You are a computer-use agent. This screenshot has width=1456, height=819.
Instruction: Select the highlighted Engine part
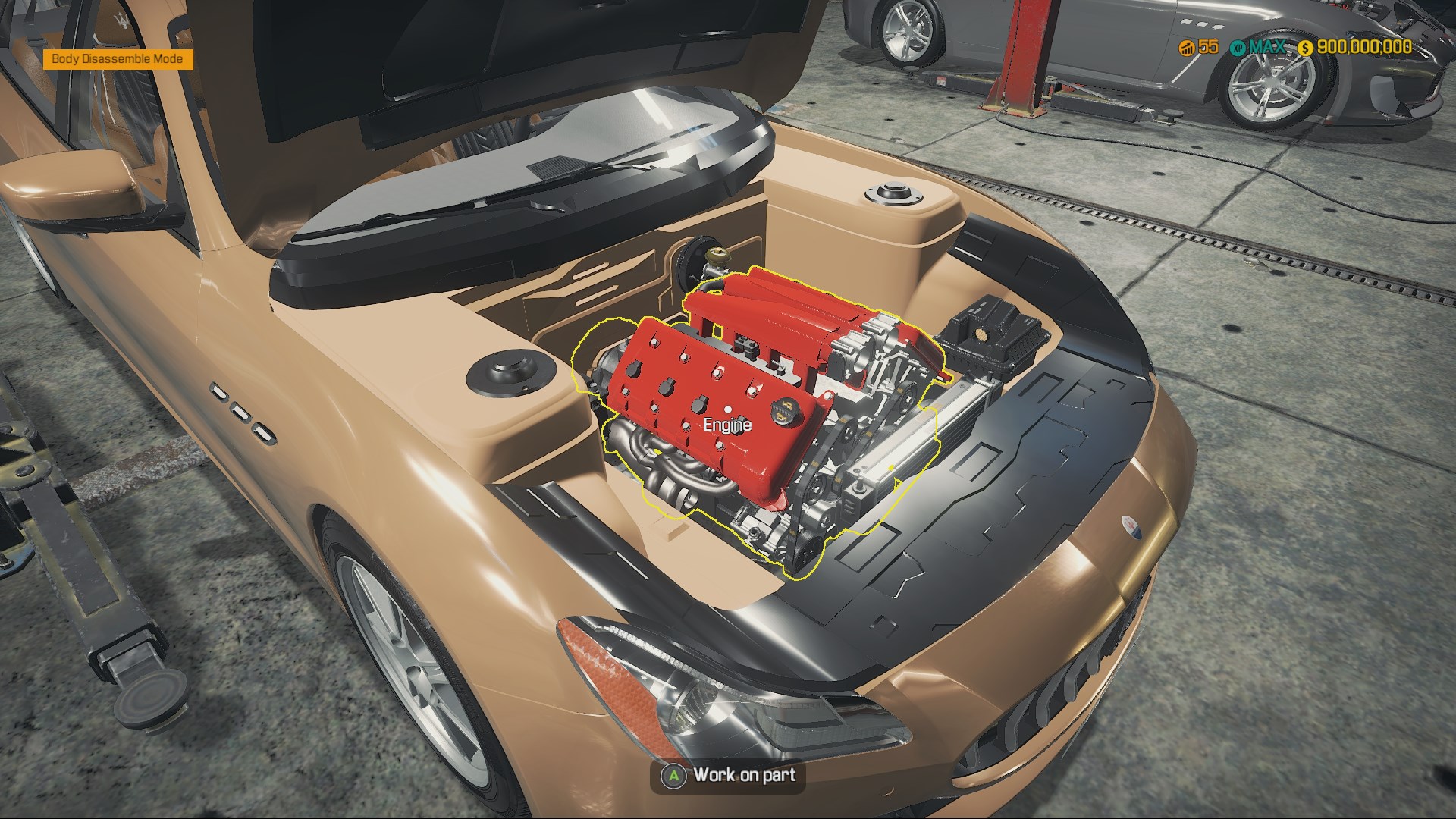726,409
